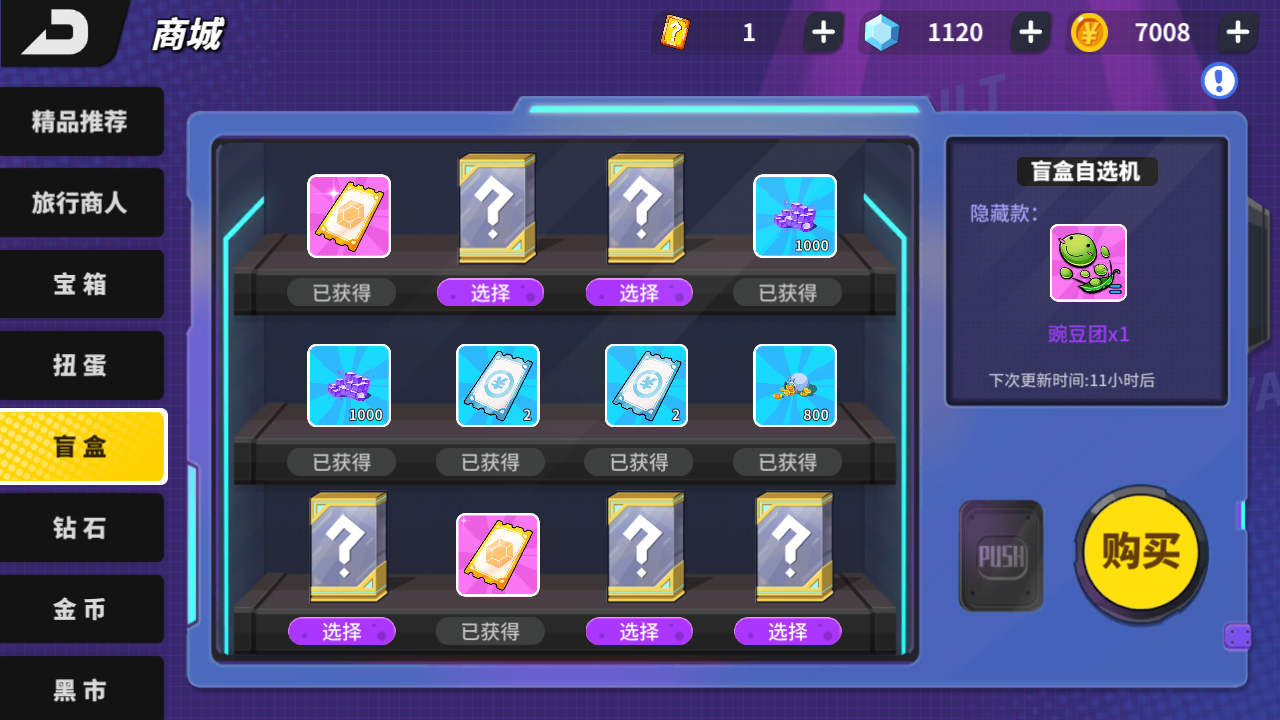
Task: Click the blue diamond currency icon in top bar
Action: tap(880, 32)
